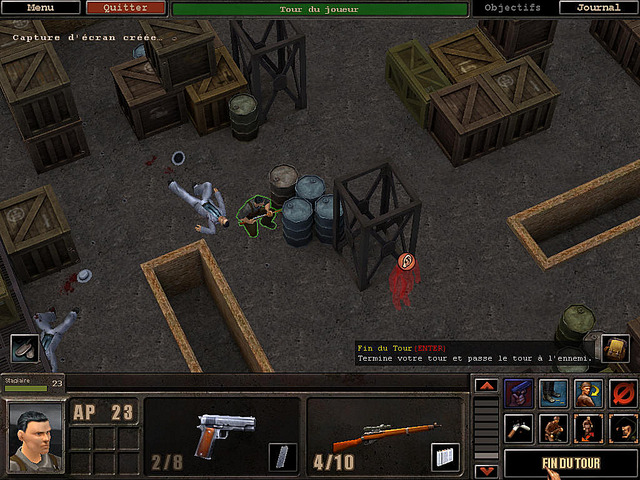Click the red up arrow button
The width and height of the screenshot is (640, 480).
point(485,385)
